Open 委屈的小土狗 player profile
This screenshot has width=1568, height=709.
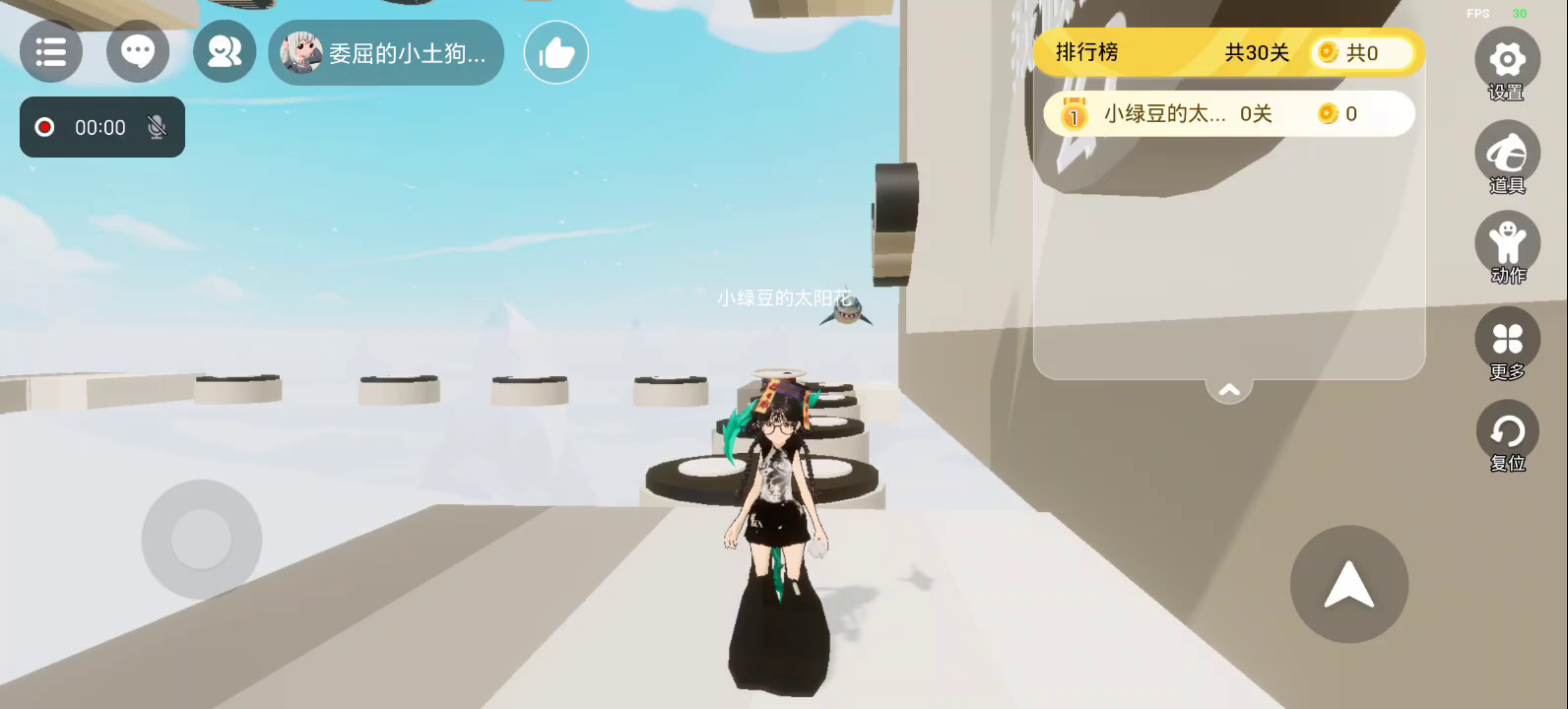(386, 53)
